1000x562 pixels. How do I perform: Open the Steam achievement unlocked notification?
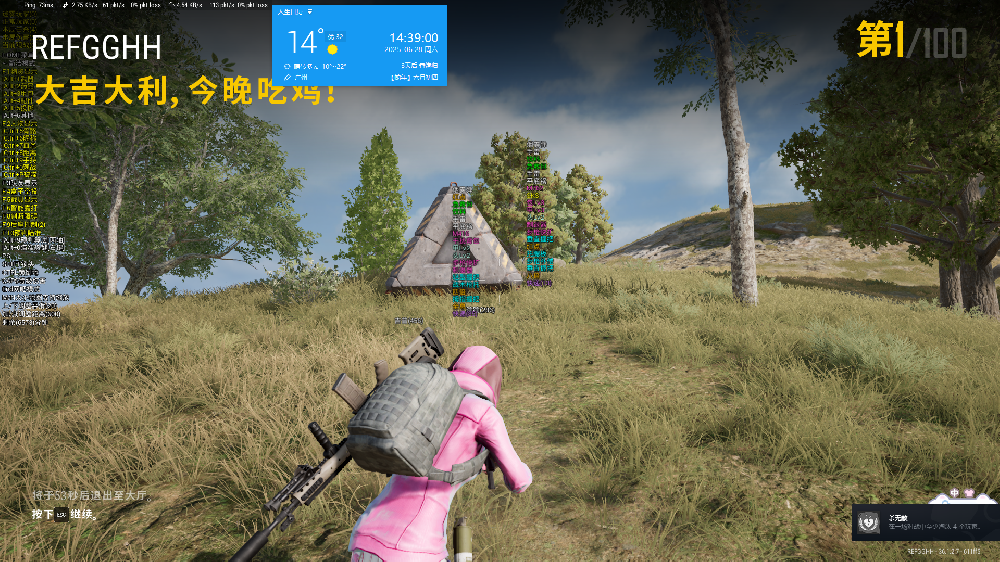tap(924, 522)
